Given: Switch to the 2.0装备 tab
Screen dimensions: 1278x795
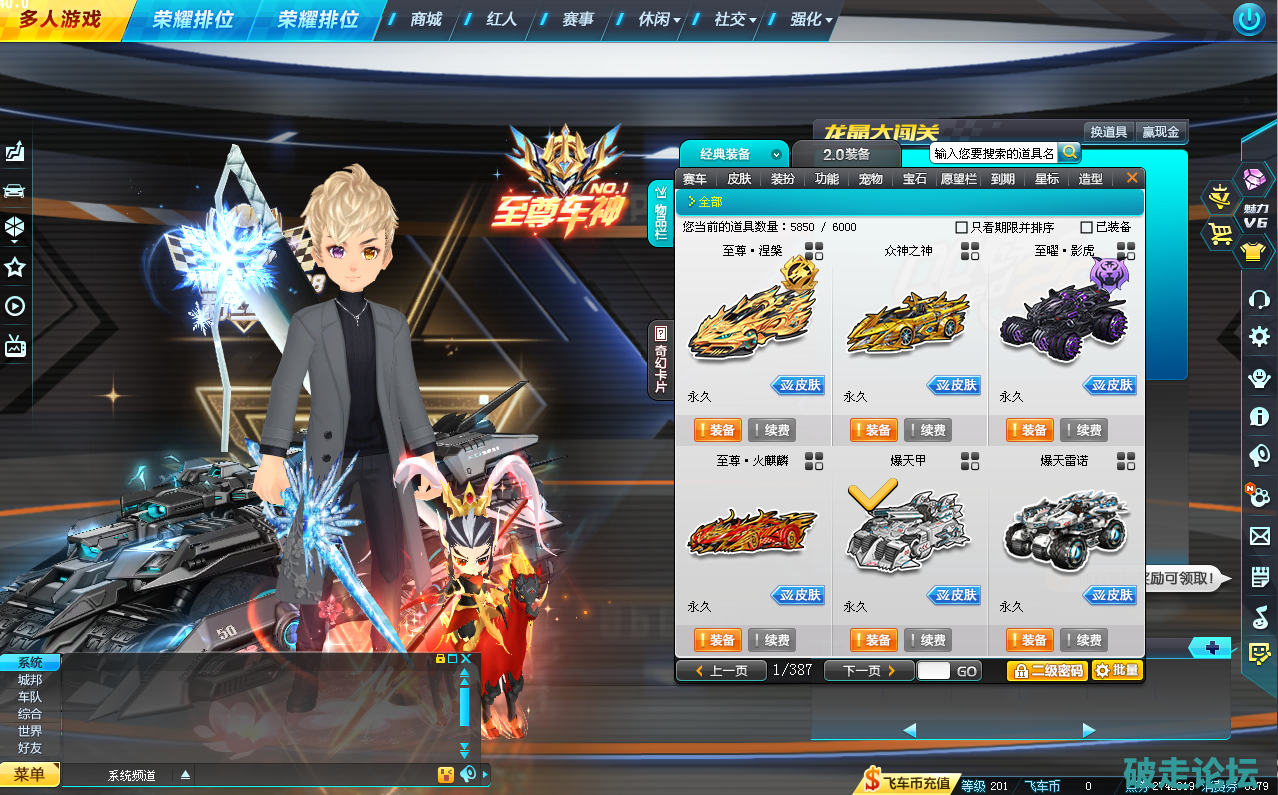Looking at the screenshot, I should 846,154.
